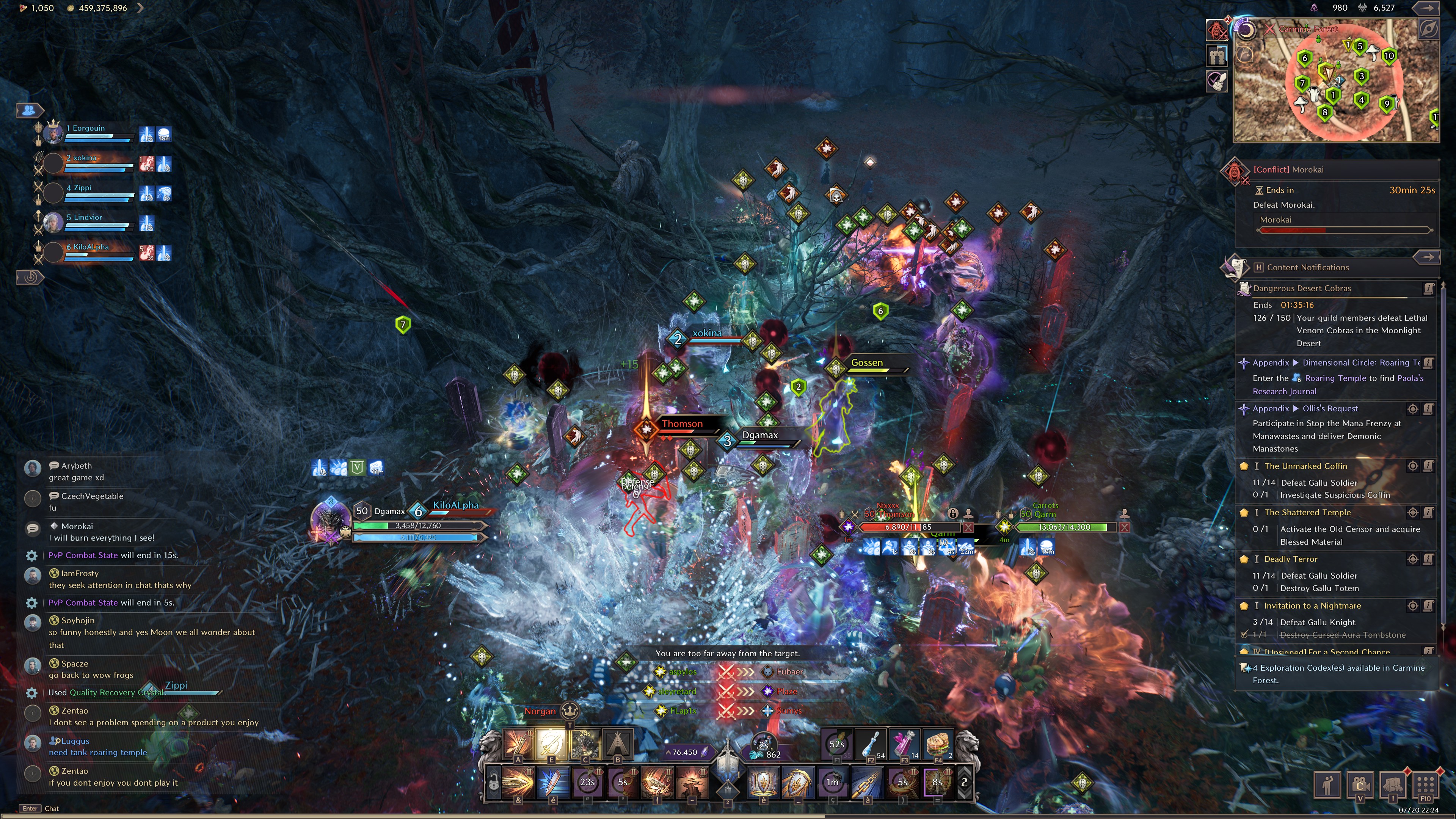Use the sandwich food item slot
Viewport: 1456px width, 819px height.
tap(938, 744)
